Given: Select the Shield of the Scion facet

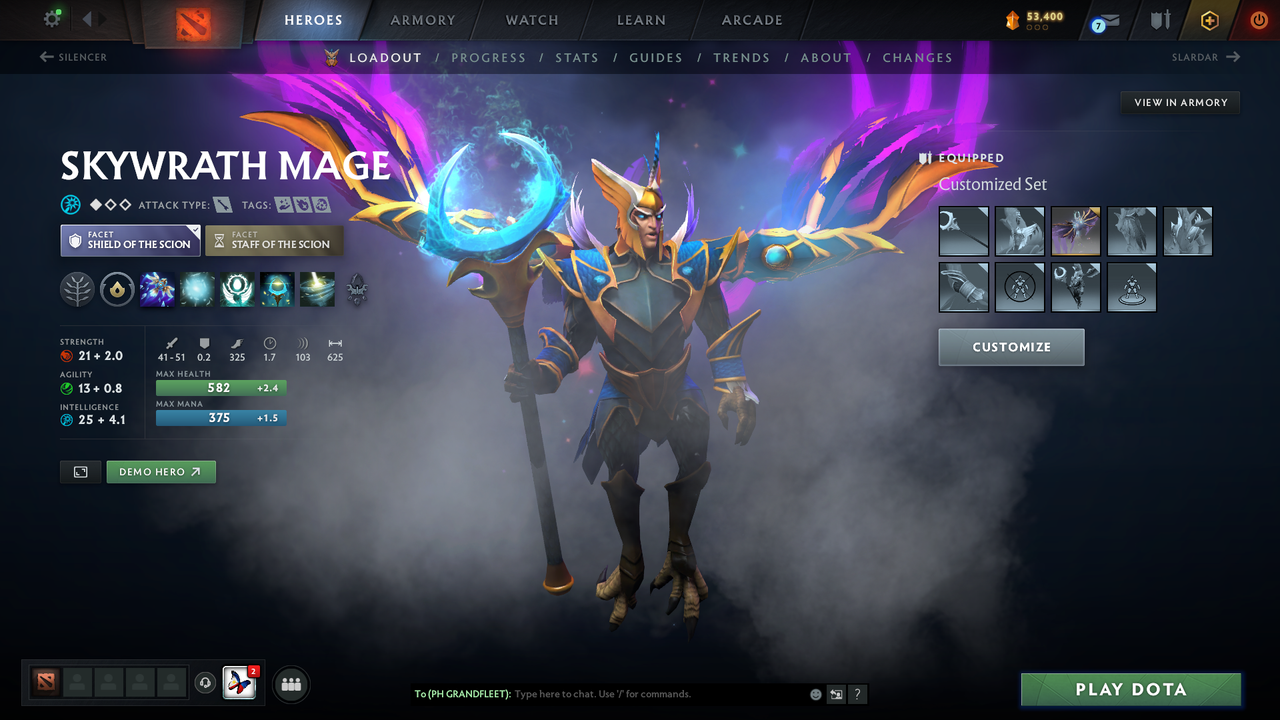Looking at the screenshot, I should click(130, 240).
